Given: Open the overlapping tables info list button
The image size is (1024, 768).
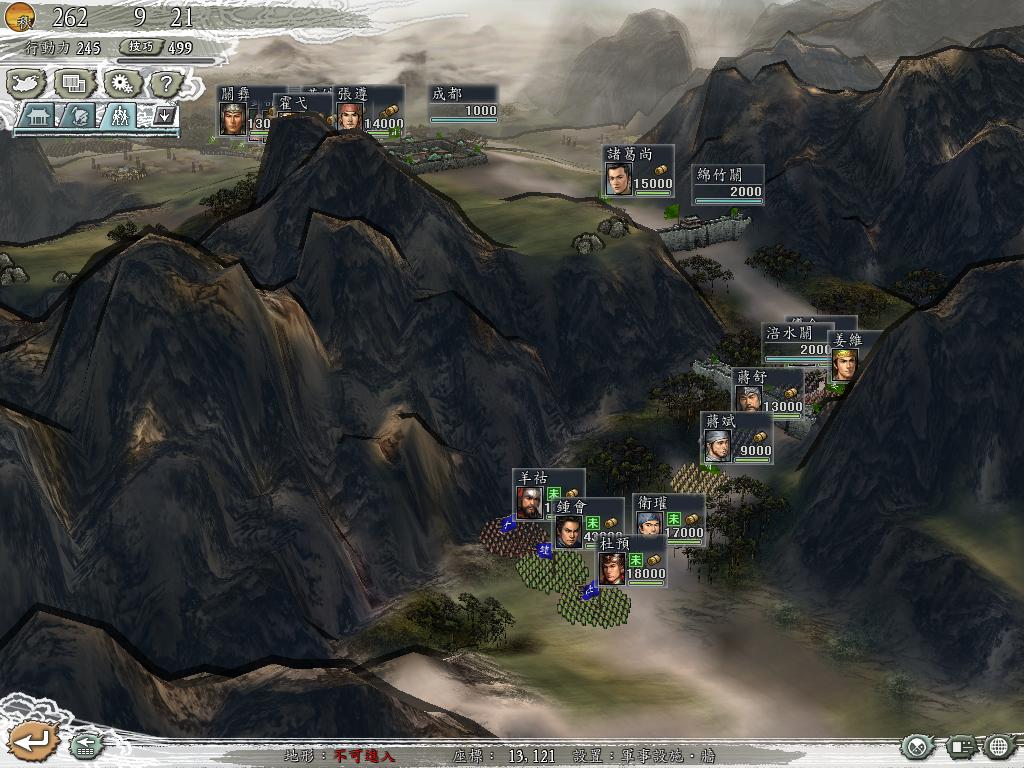Looking at the screenshot, I should coord(73,83).
